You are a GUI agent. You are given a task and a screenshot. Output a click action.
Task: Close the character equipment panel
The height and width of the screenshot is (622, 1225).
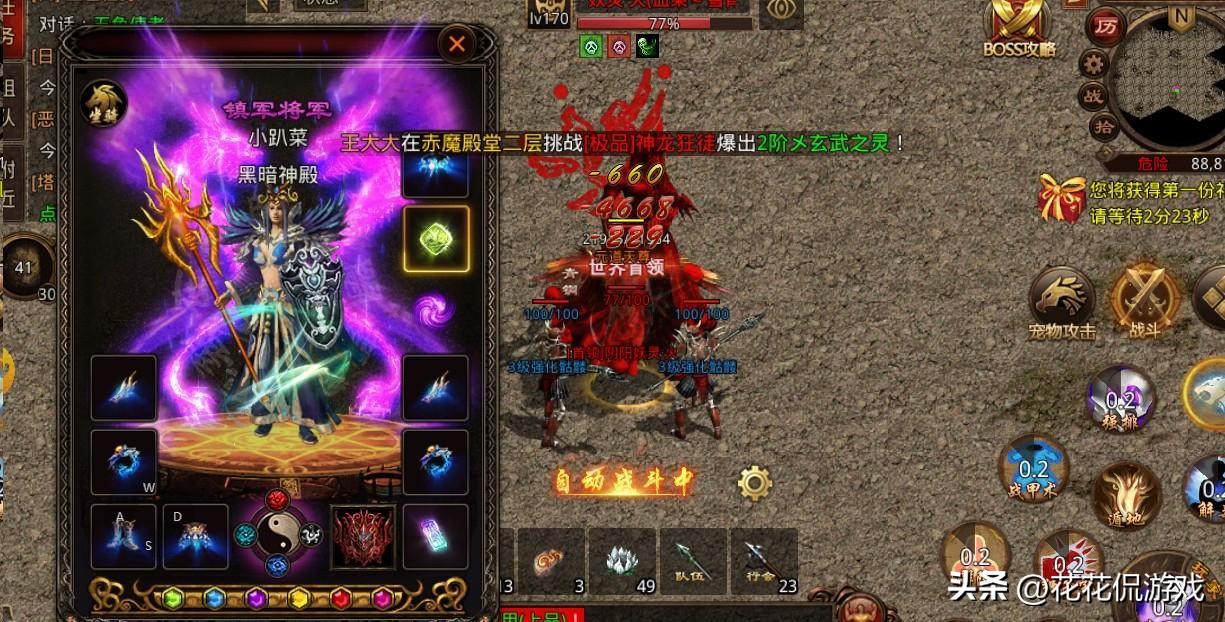pyautogui.click(x=457, y=44)
